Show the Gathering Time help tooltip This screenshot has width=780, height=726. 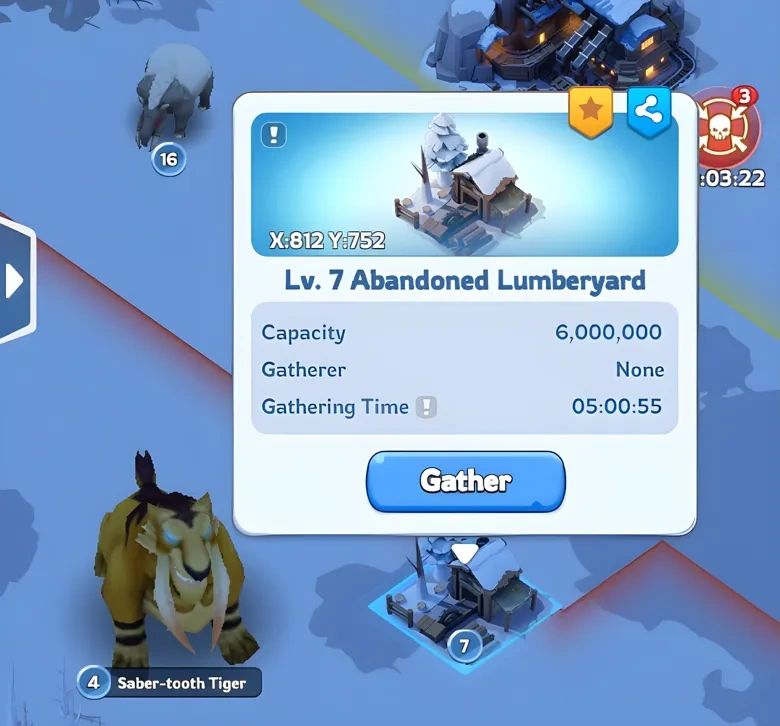tap(427, 407)
